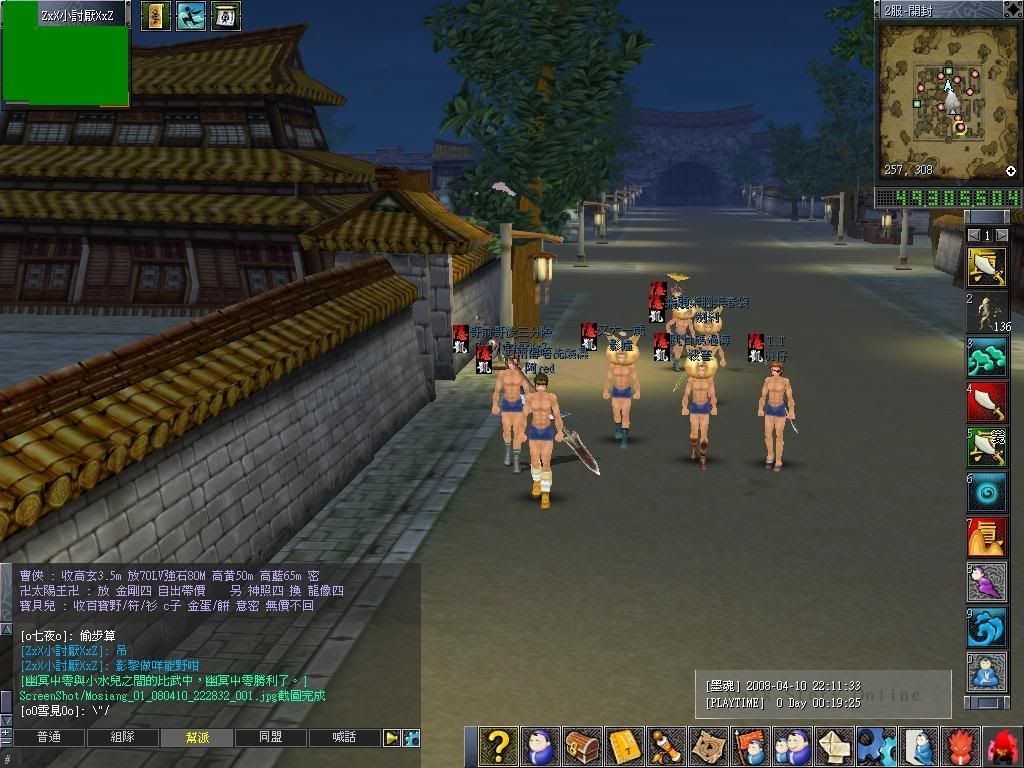The width and height of the screenshot is (1024, 768).
Task: Select the 幫派 chat tab
Action: (x=197, y=738)
